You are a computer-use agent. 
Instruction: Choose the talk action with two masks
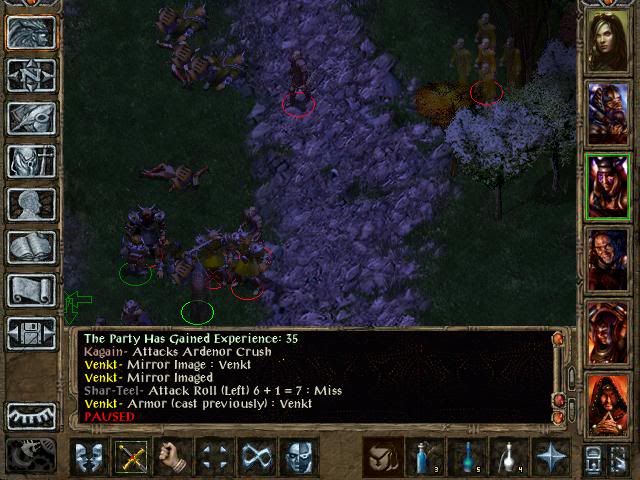[89, 456]
